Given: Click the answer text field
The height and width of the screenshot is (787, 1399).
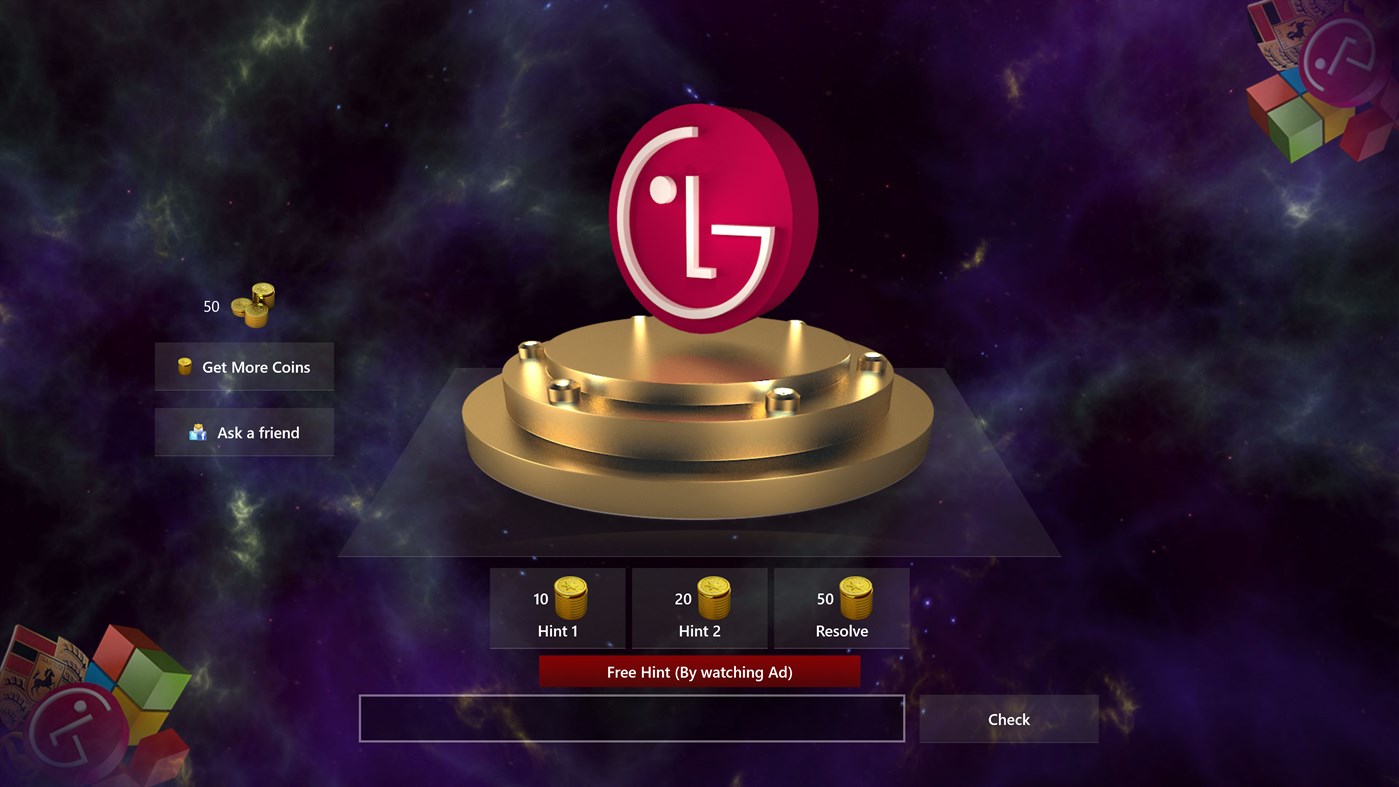Looking at the screenshot, I should click(631, 719).
